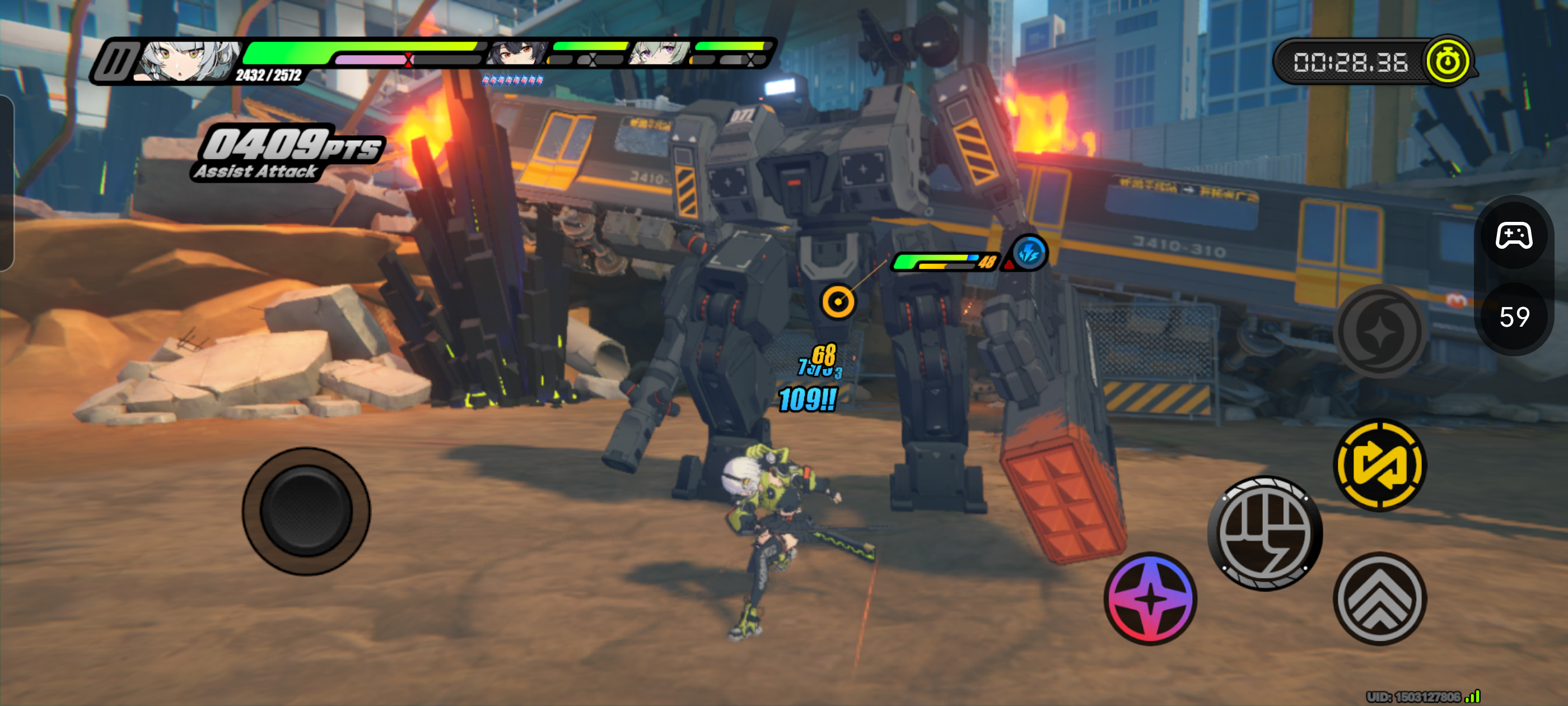1568x706 pixels.
Task: Trigger the dodge dash arrow button
Action: (x=1379, y=599)
